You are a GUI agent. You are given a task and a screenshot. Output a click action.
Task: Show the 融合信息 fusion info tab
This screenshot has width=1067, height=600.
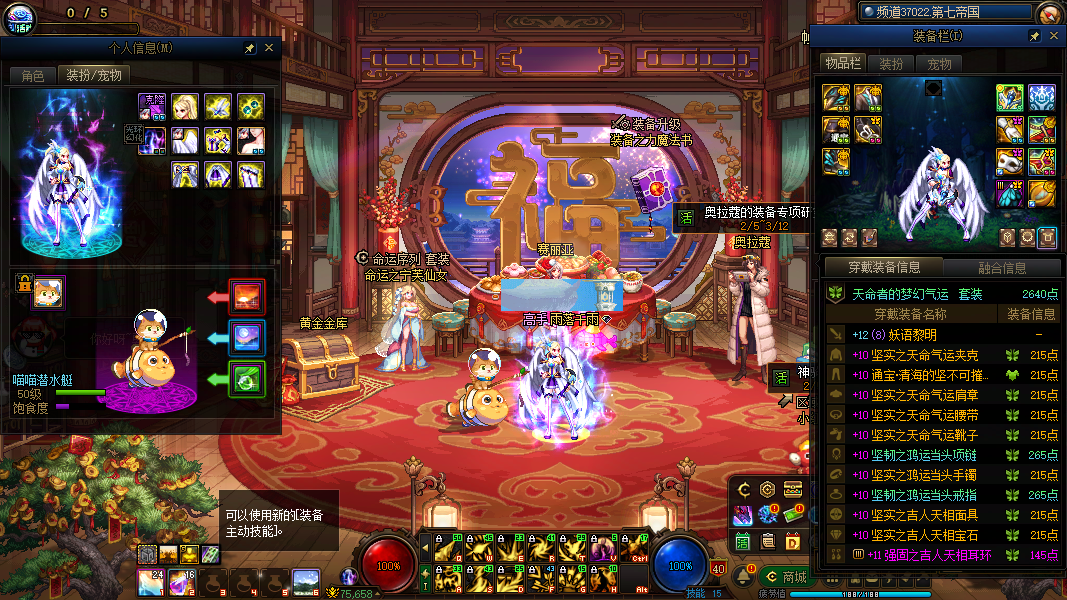(x=1000, y=267)
